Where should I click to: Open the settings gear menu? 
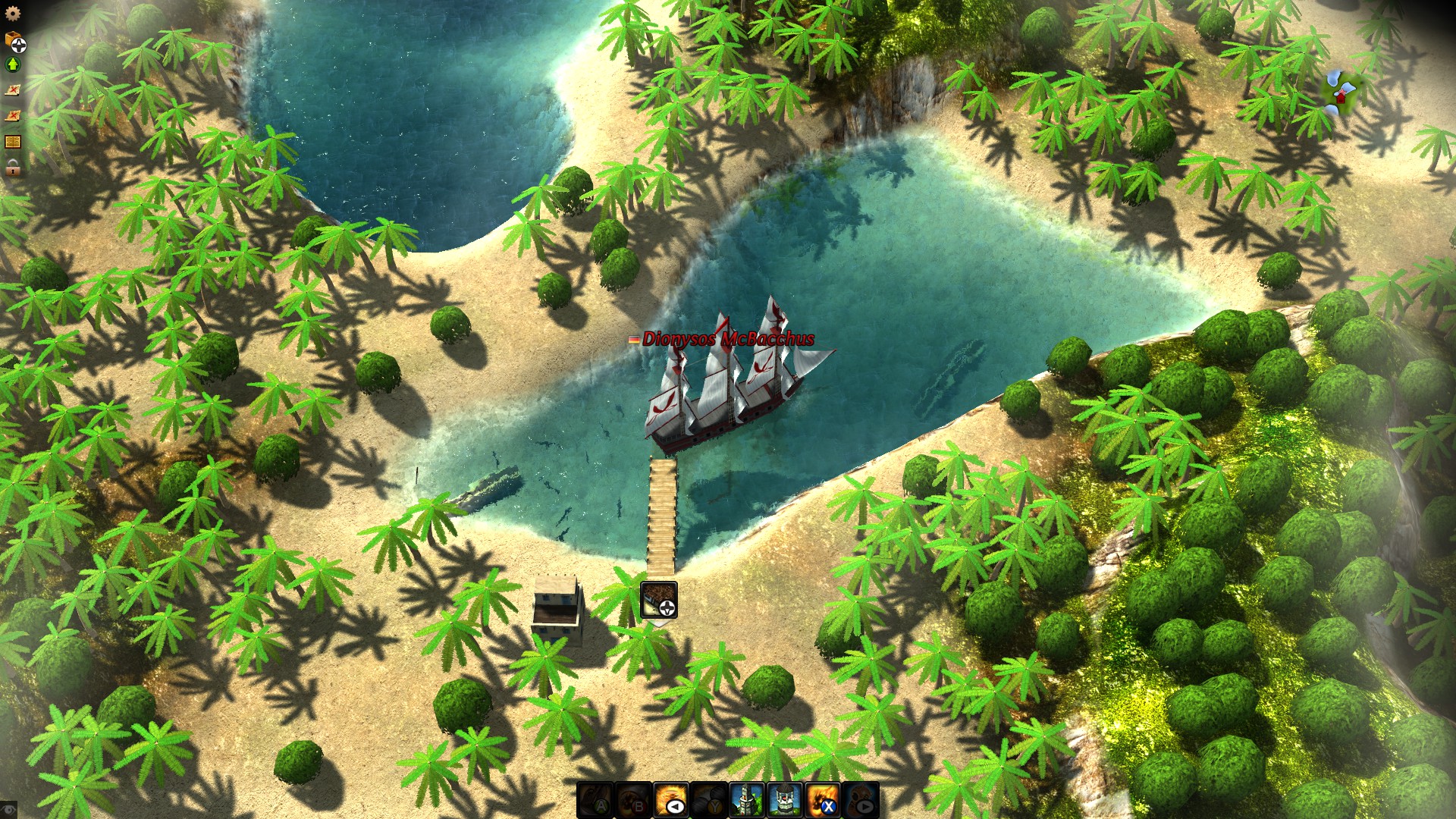point(11,13)
